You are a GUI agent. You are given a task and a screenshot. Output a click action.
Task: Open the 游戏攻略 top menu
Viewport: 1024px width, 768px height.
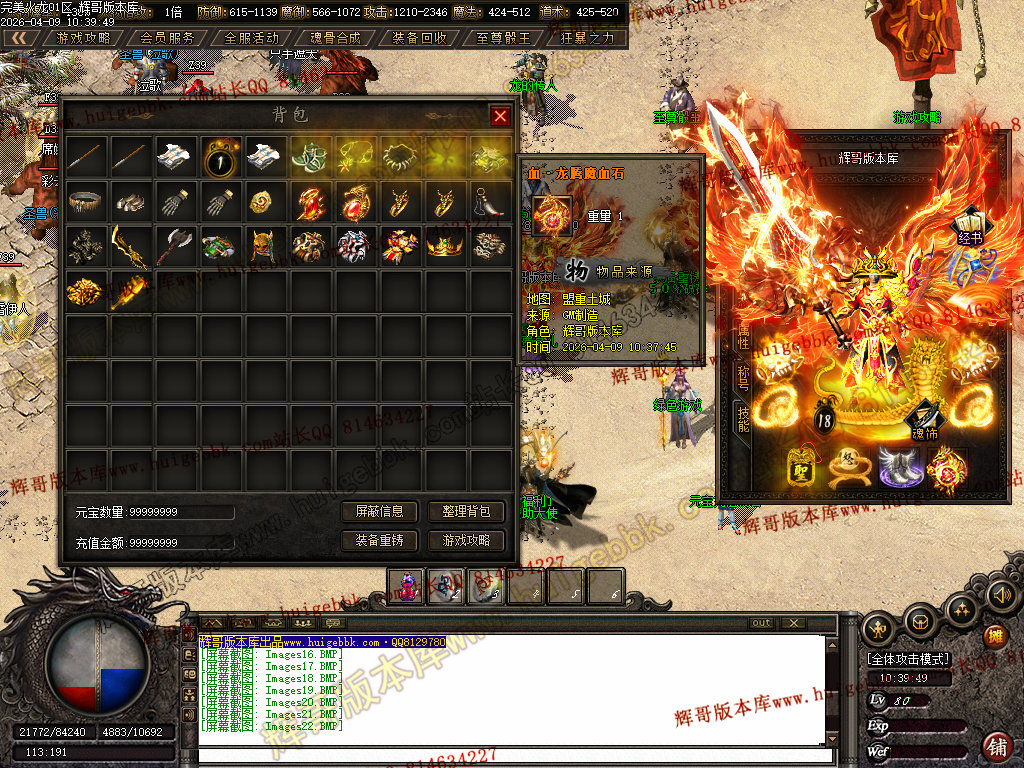click(x=84, y=38)
